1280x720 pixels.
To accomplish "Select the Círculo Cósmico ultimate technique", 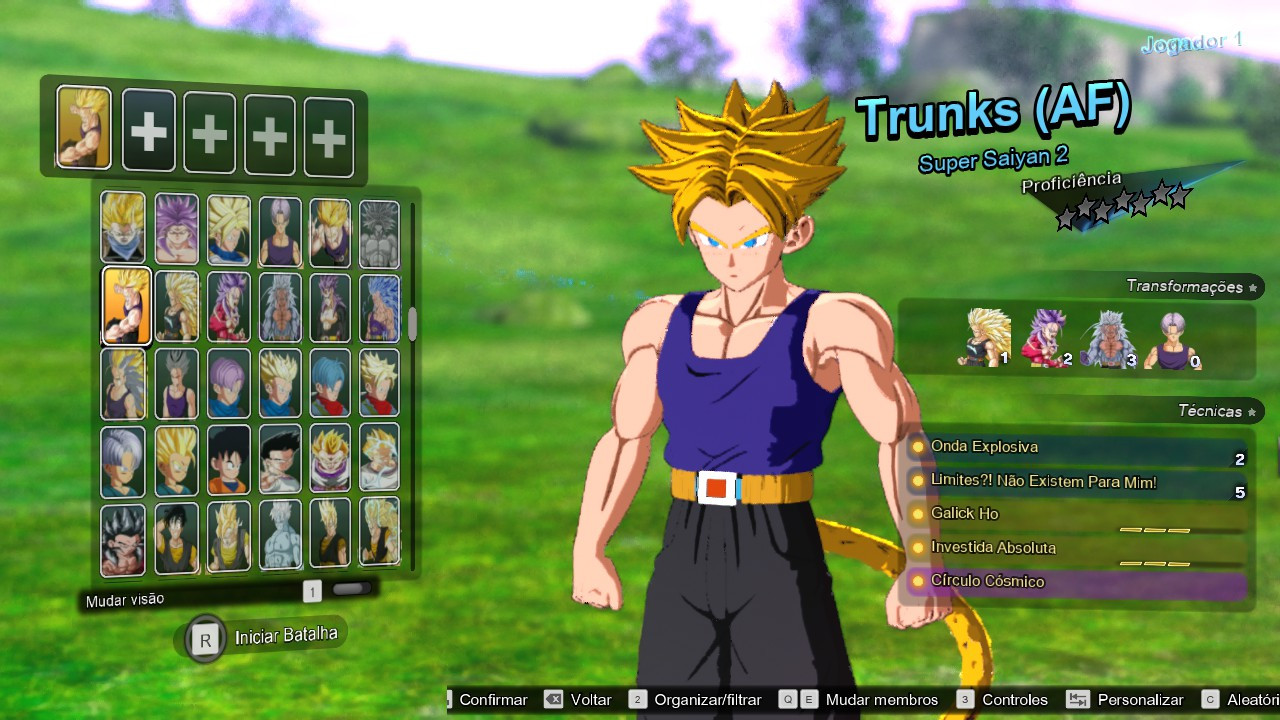I will (x=1076, y=581).
